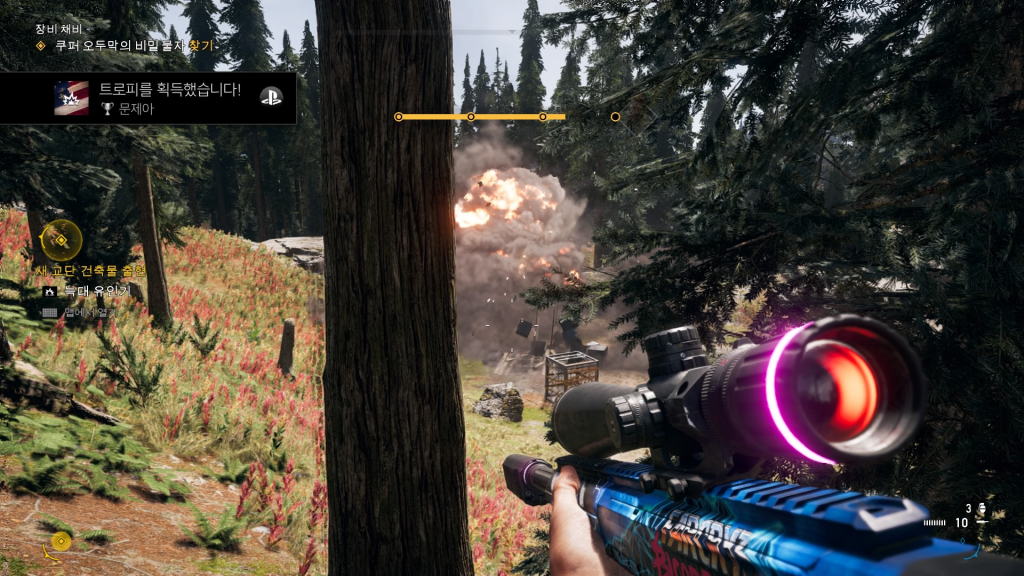Select the yellow outpost liberated emblem

tap(62, 239)
